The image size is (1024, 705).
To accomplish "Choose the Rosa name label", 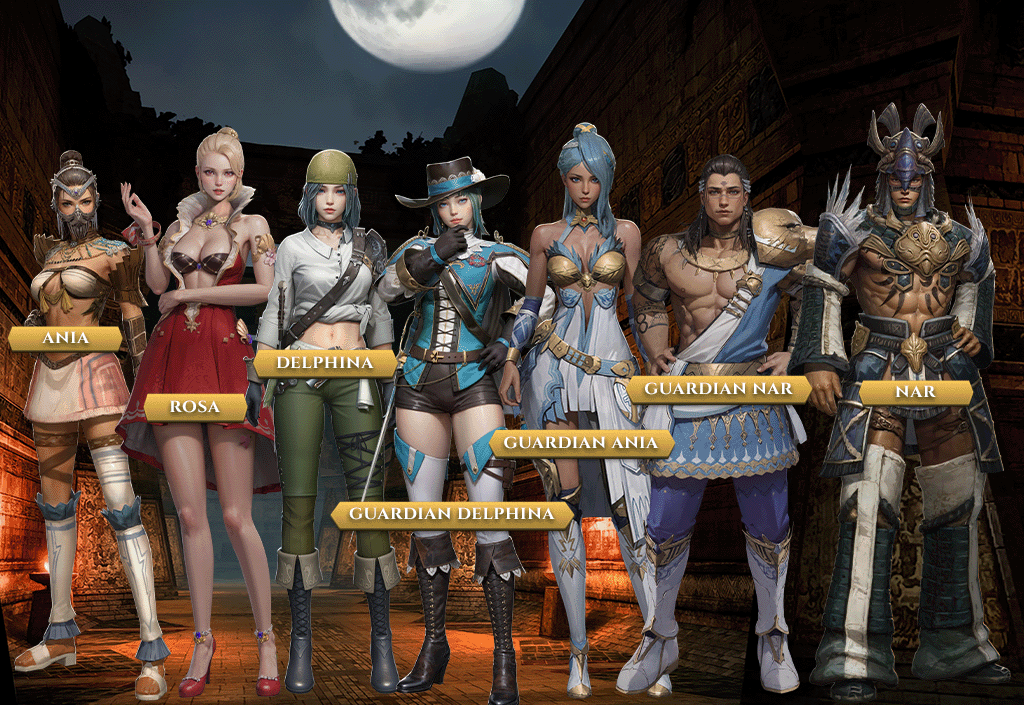I will tap(196, 407).
